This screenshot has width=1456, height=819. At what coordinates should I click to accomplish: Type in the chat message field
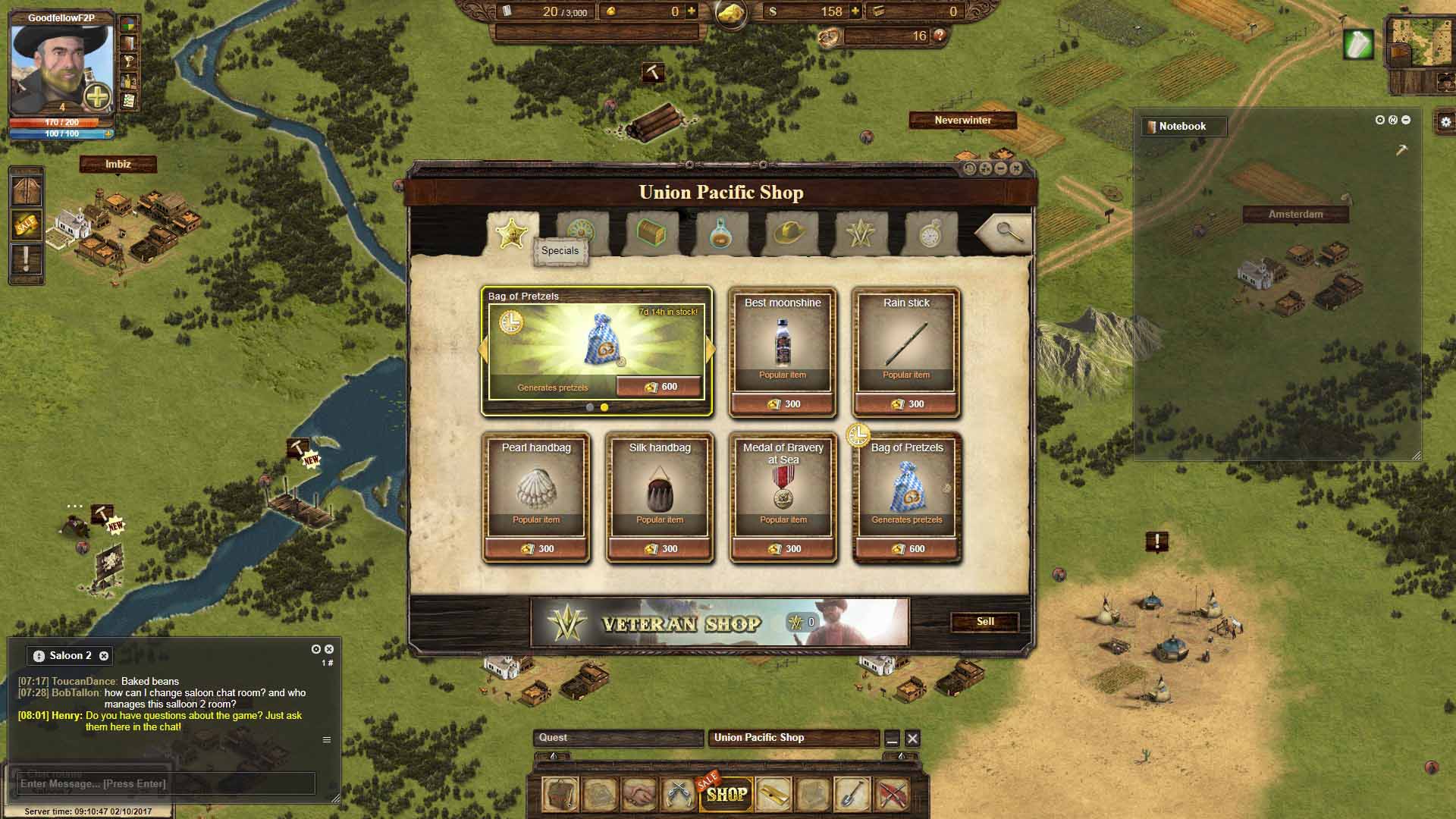pyautogui.click(x=165, y=783)
